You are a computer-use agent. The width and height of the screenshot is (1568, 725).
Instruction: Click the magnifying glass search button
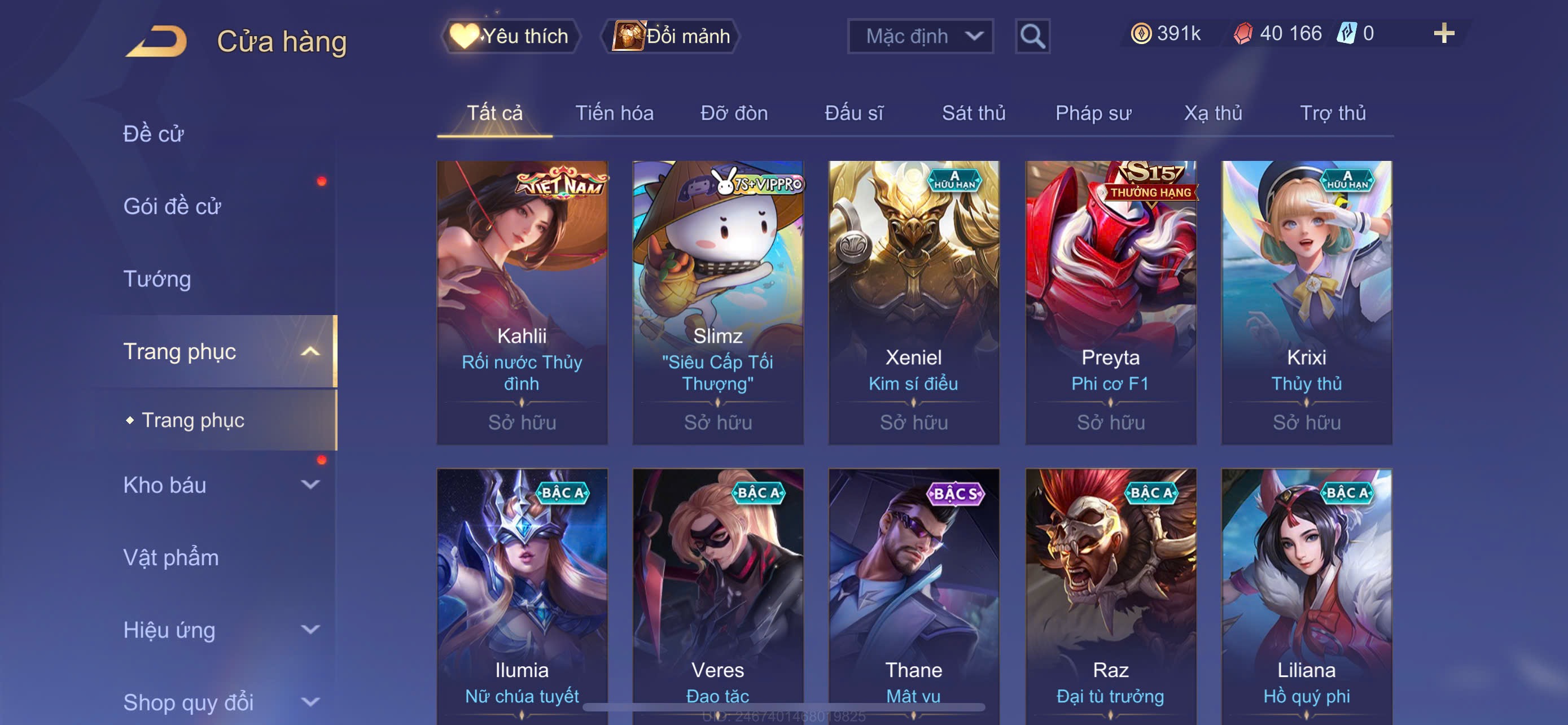(1032, 37)
